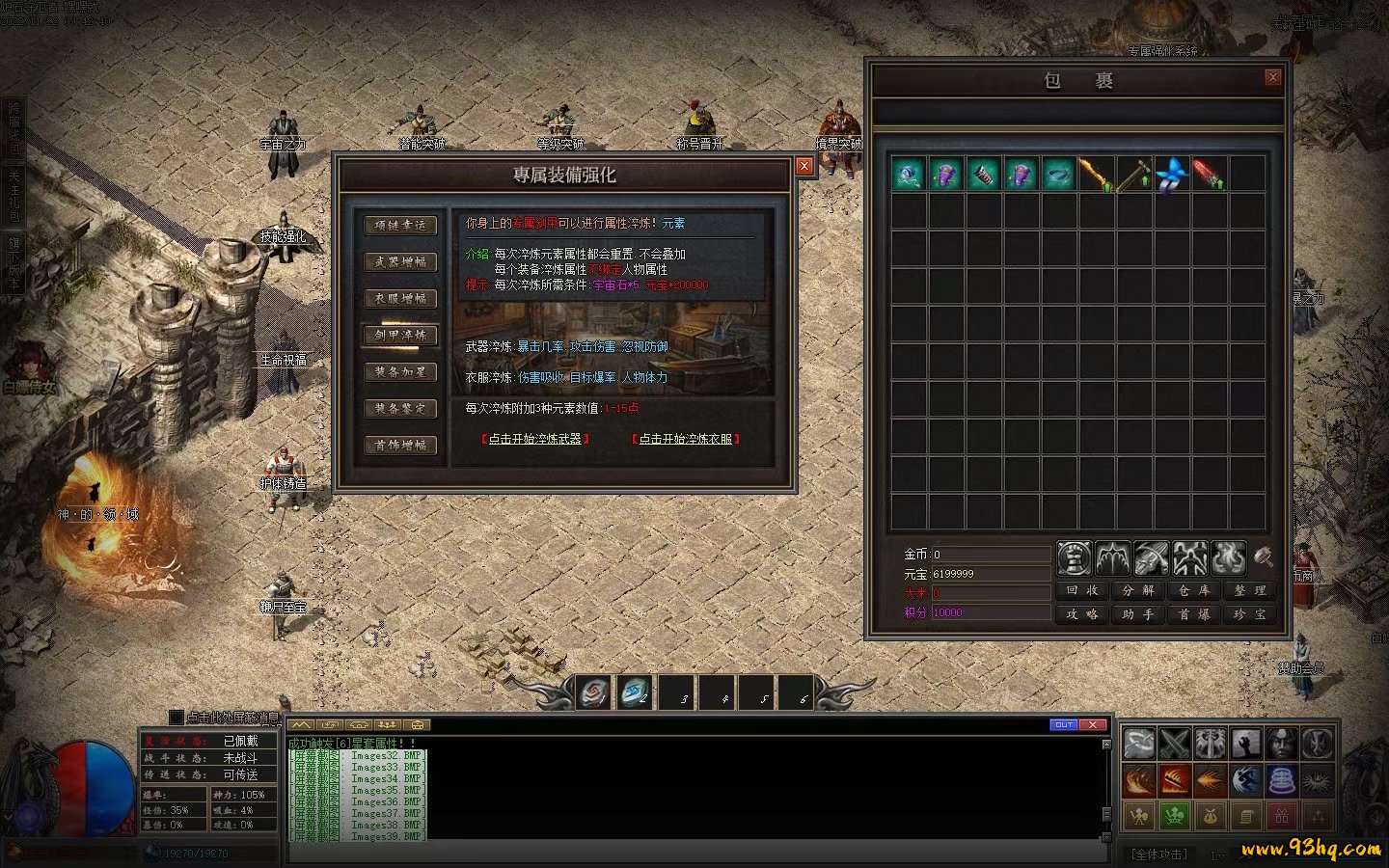This screenshot has width=1389, height=868.
Task: Open the 项链幸运 necklace luck option
Action: pyautogui.click(x=400, y=226)
